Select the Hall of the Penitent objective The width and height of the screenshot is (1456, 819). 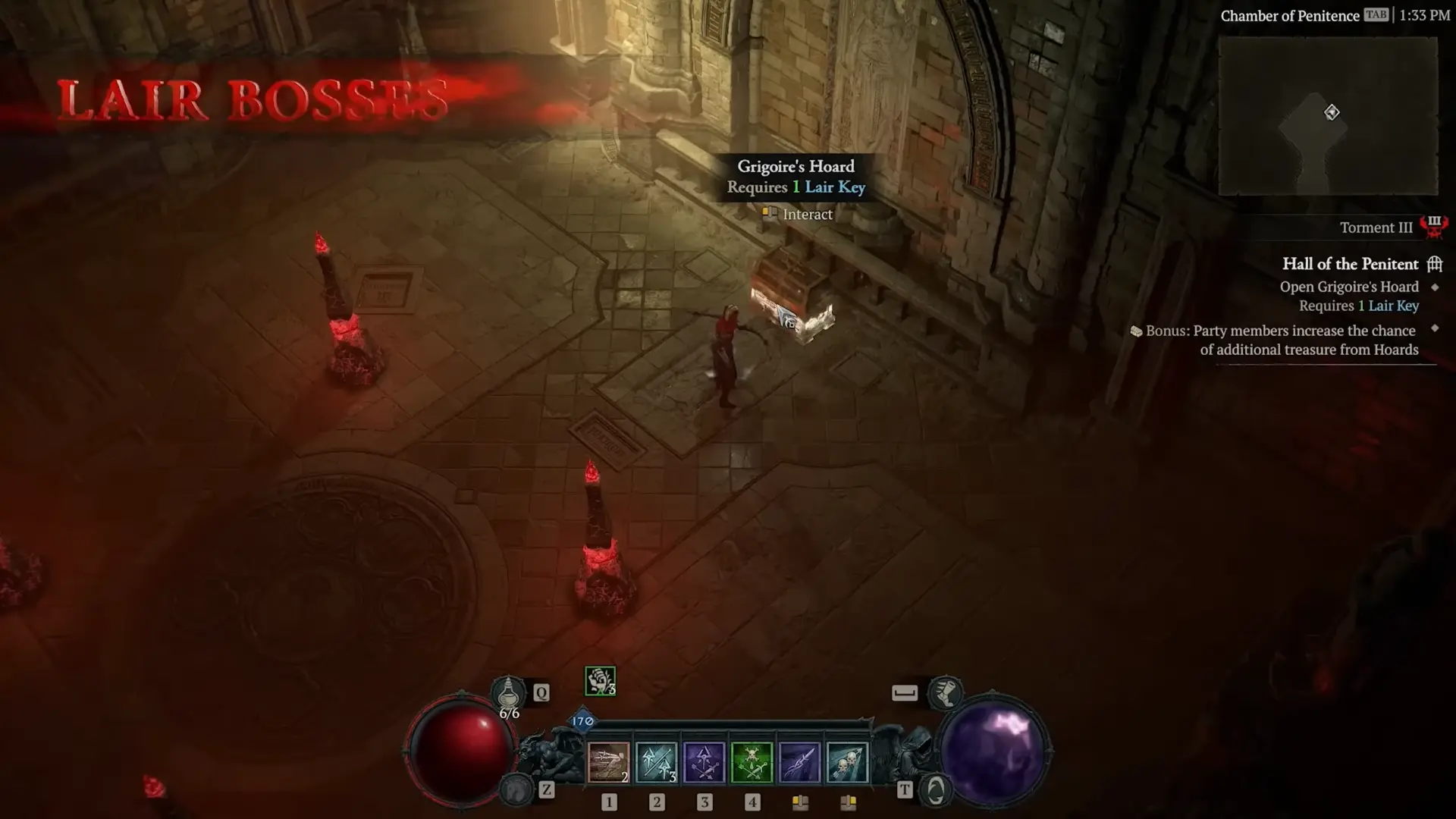(1350, 264)
